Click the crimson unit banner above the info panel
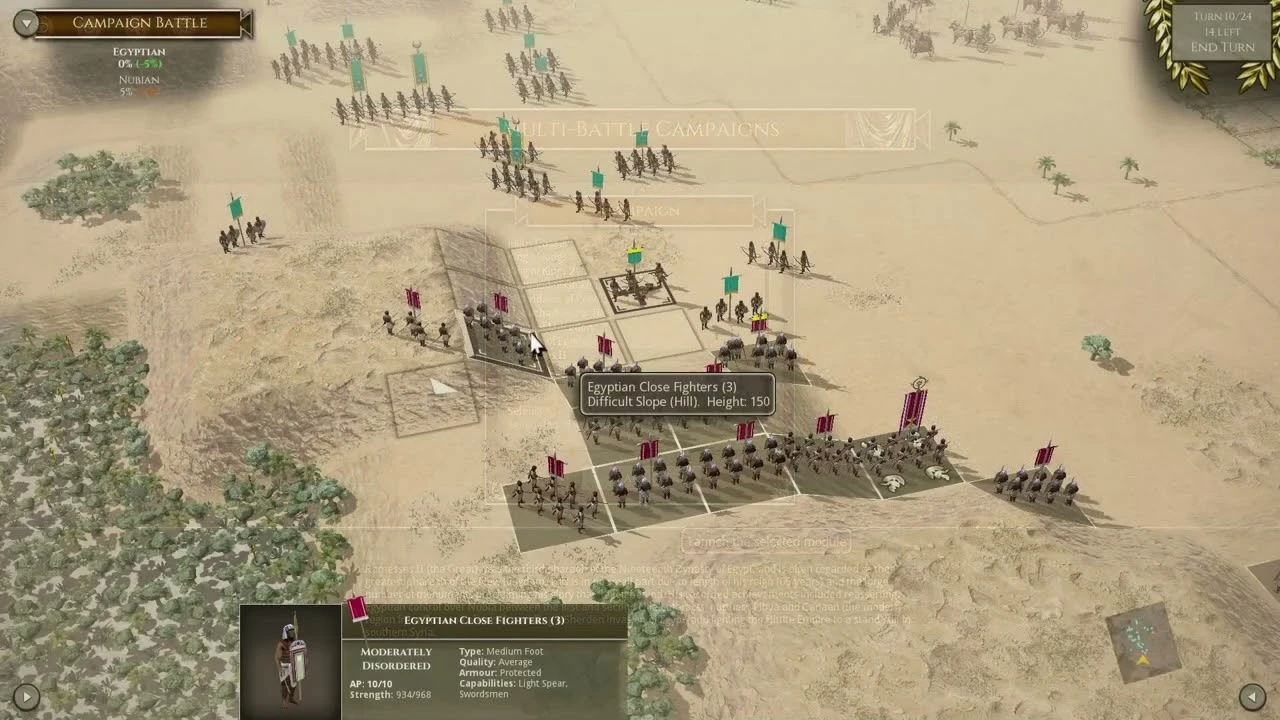The image size is (1280, 720). 355,610
